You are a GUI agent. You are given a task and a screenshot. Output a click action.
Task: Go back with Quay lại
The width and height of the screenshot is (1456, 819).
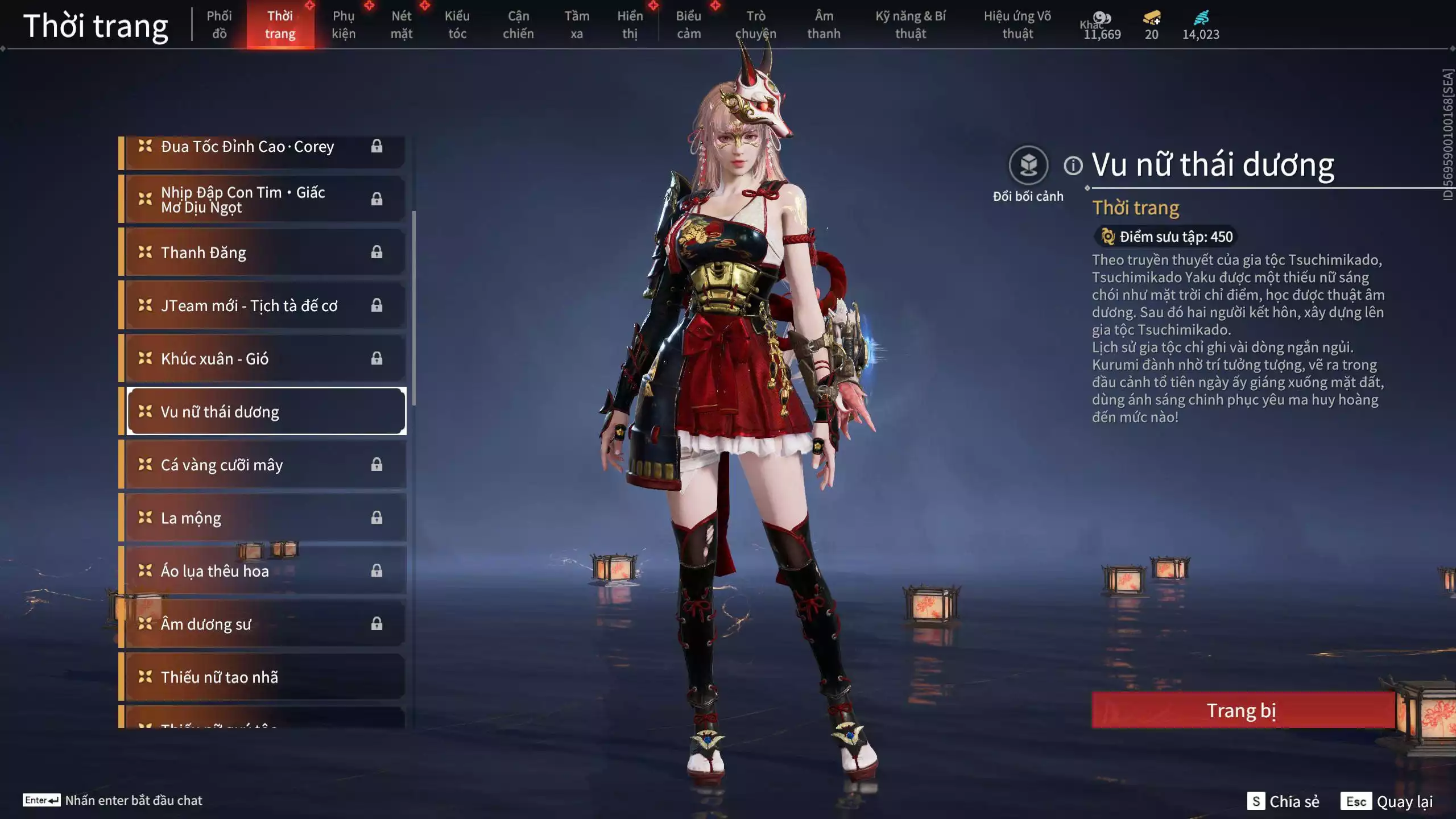pos(1387,801)
